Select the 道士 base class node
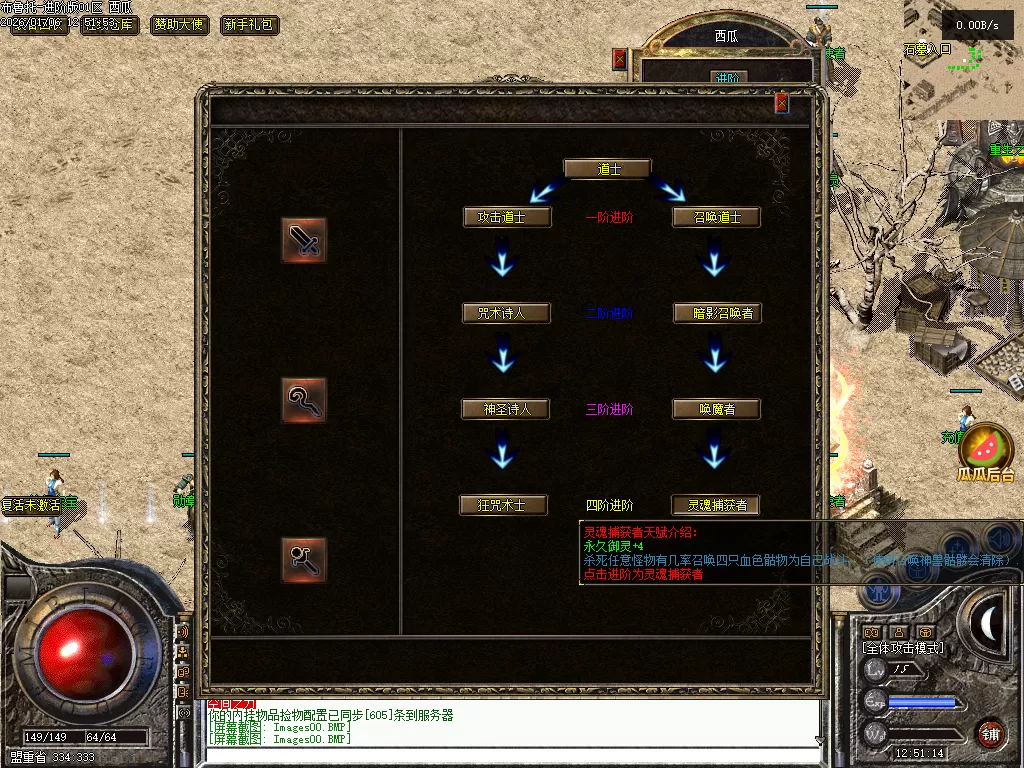 [x=607, y=169]
